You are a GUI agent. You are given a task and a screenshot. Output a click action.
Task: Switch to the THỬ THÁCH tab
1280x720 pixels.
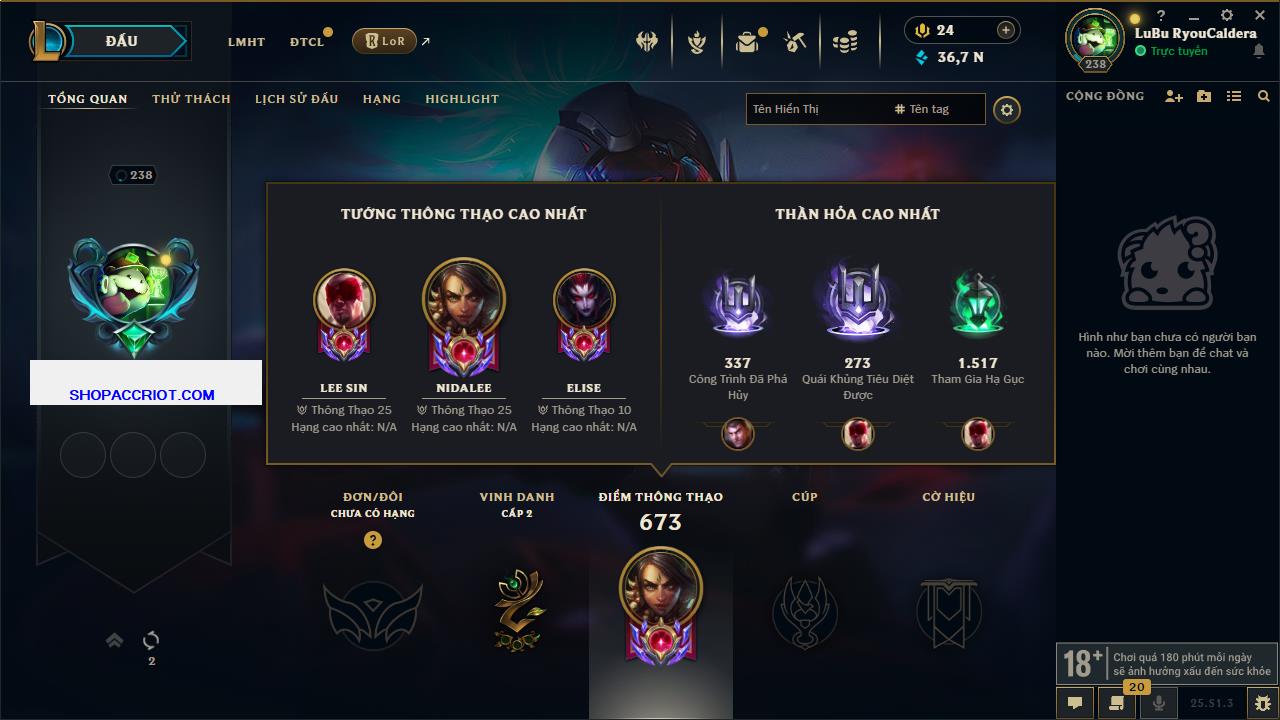[x=191, y=99]
